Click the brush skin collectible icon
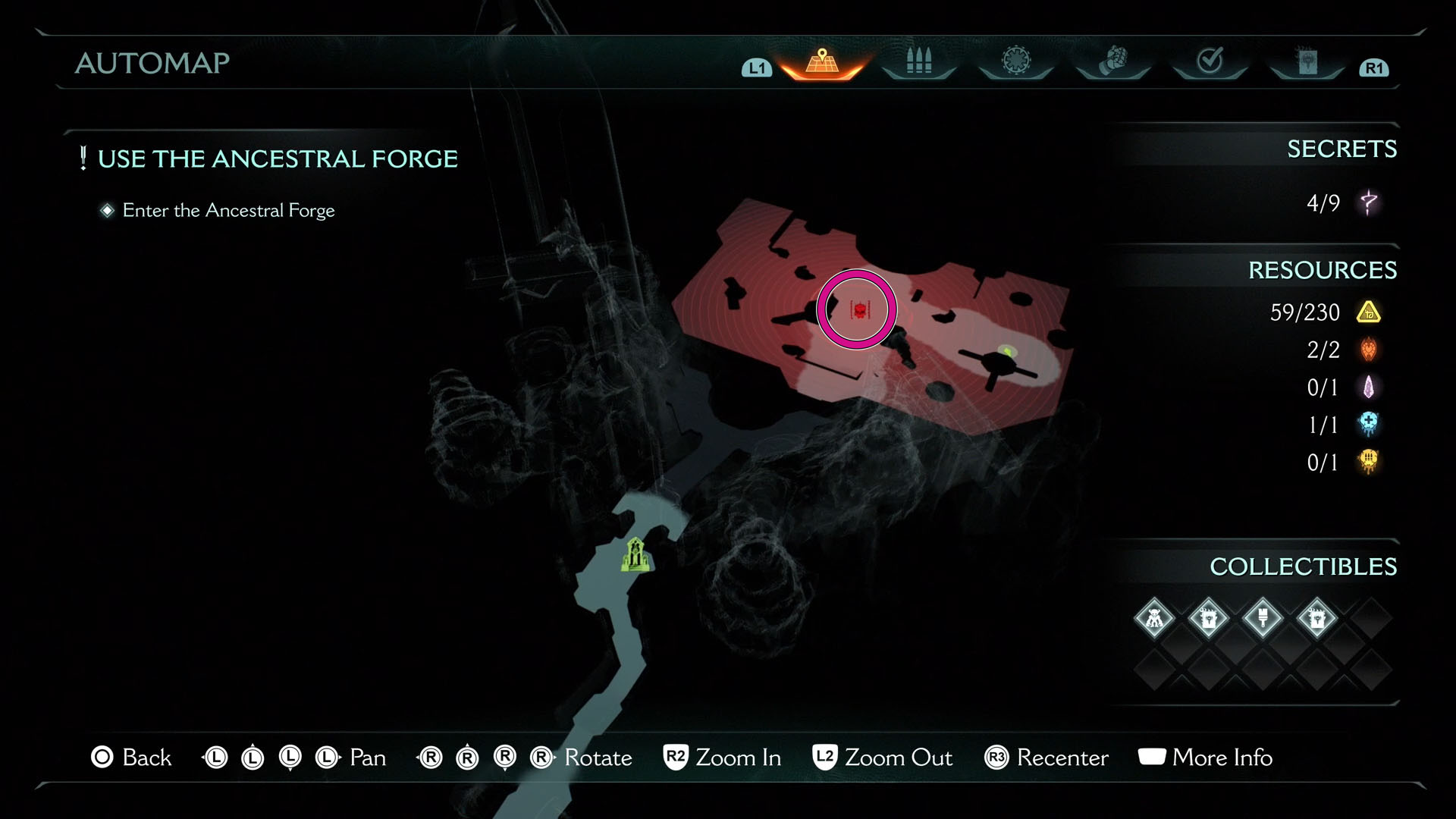1456x819 pixels. [x=1262, y=618]
